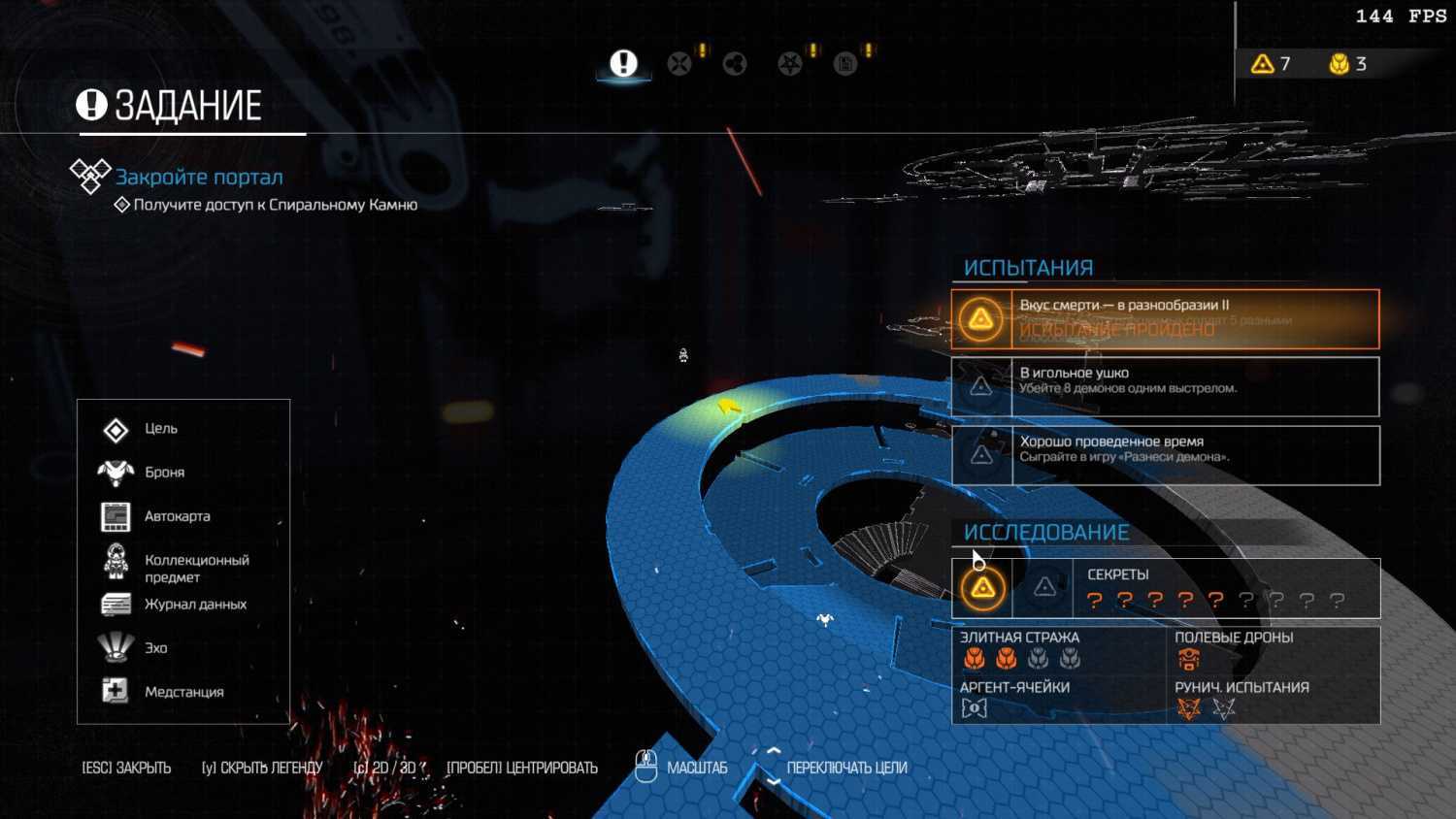Open the document-icon codex tab
This screenshot has width=1456, height=819.
point(845,64)
